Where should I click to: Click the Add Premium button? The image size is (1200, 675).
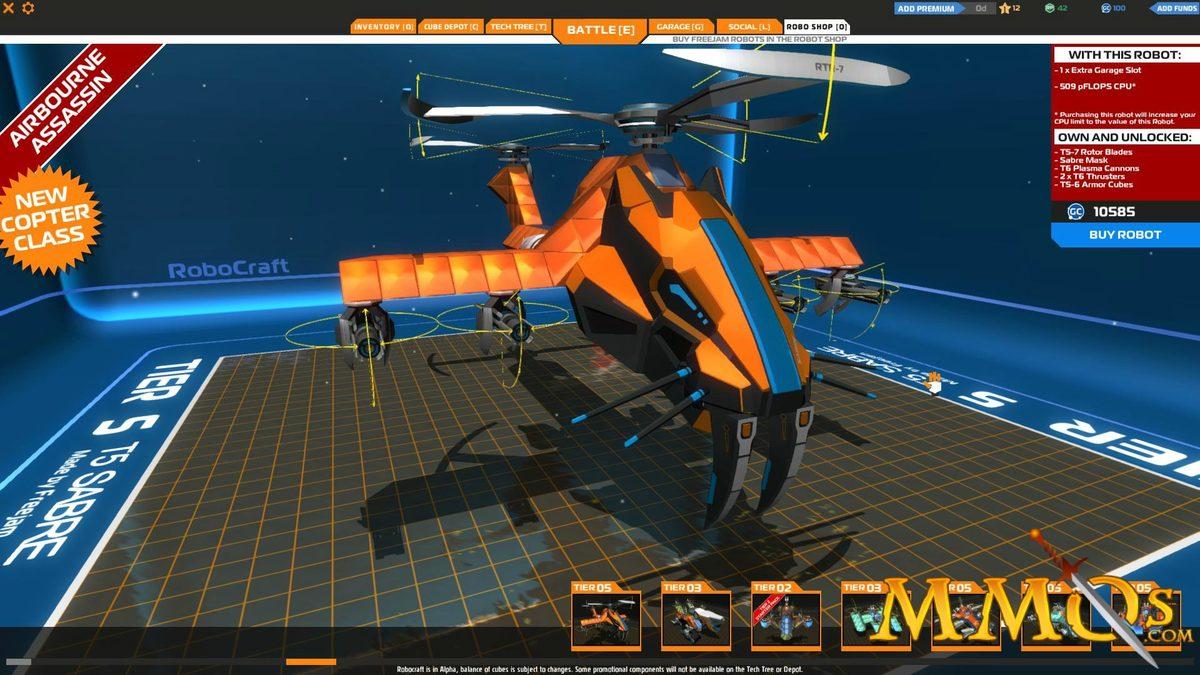click(926, 8)
